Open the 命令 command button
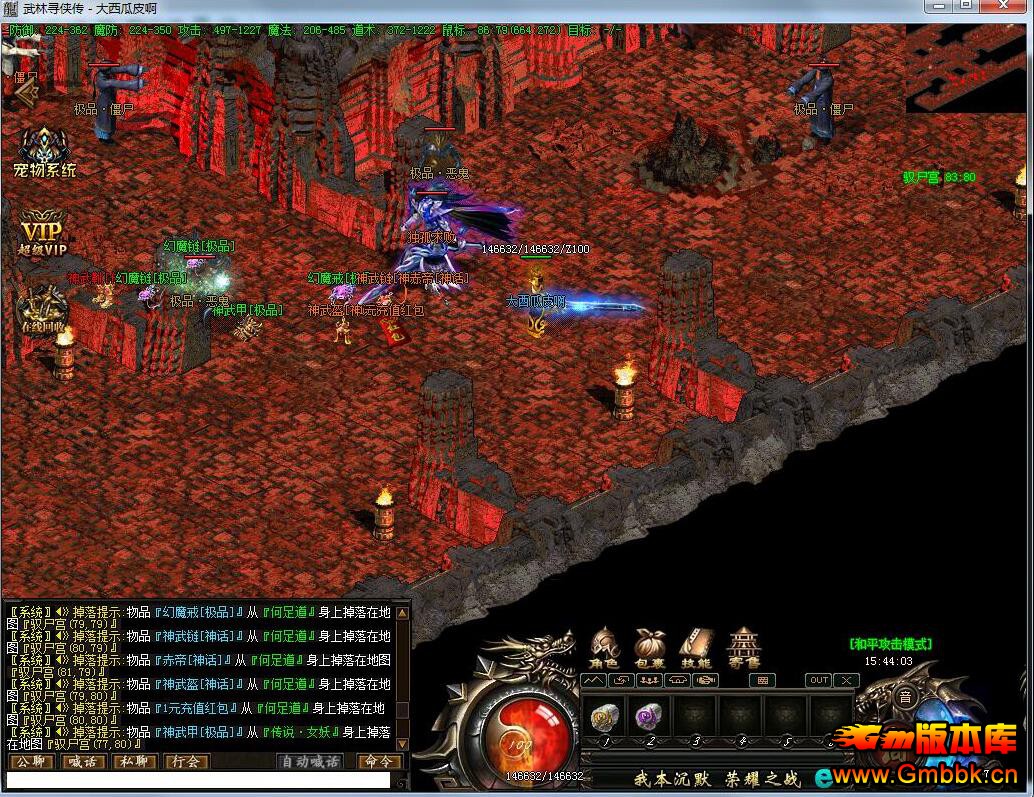Image resolution: width=1034 pixels, height=797 pixels. [x=380, y=762]
